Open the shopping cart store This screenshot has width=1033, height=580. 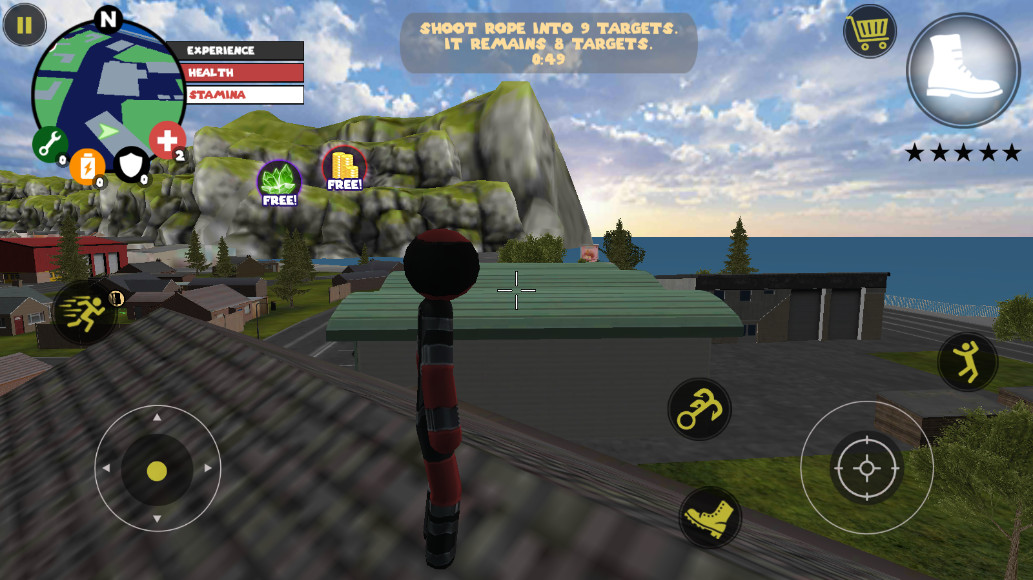pos(870,32)
